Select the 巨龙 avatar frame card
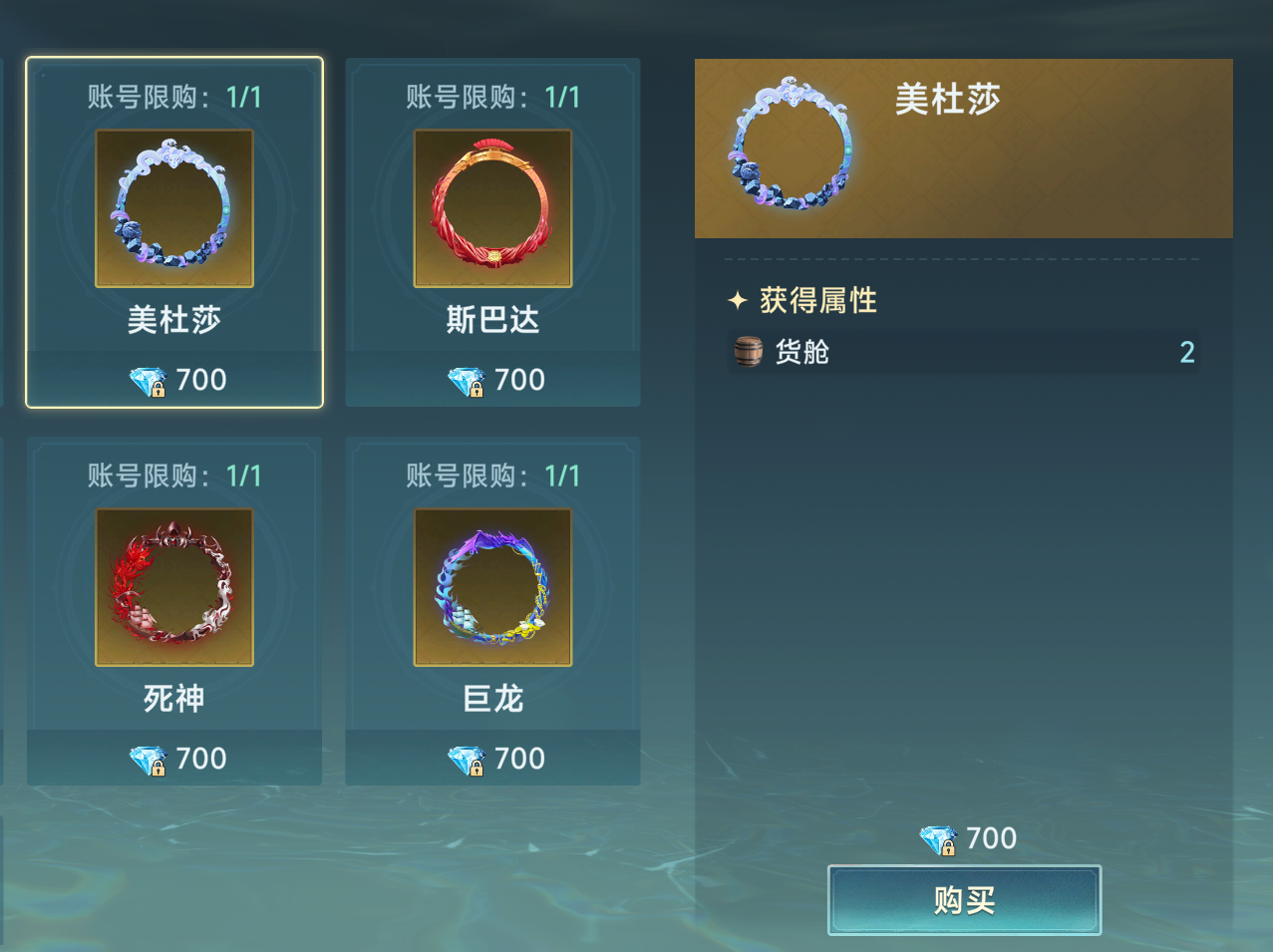The height and width of the screenshot is (952, 1273). coord(492,610)
